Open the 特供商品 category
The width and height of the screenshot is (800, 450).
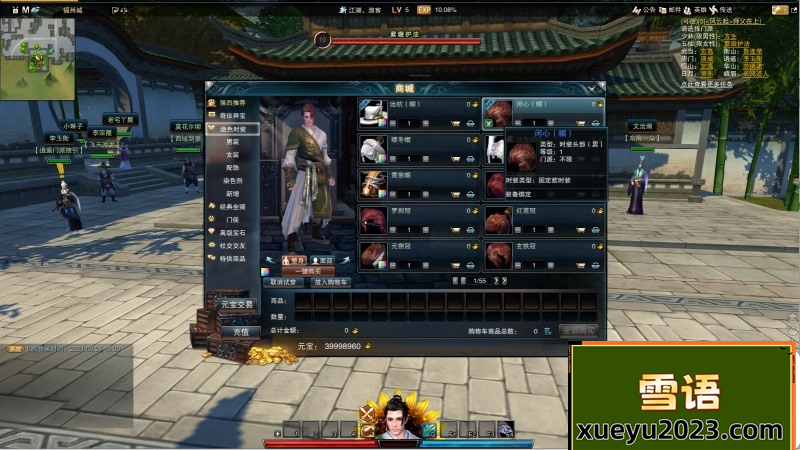pos(232,257)
